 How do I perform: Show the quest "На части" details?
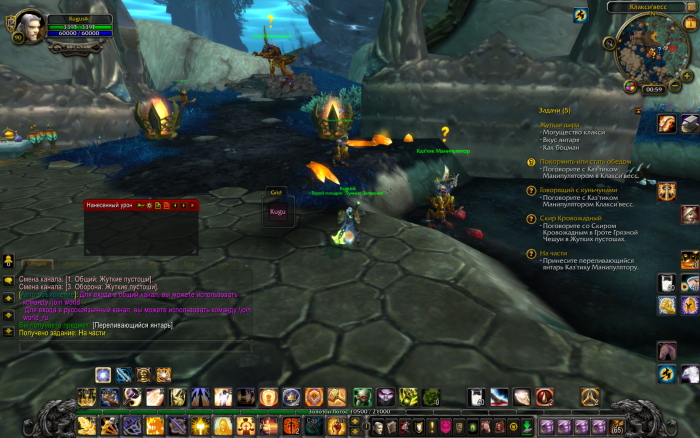(553, 253)
